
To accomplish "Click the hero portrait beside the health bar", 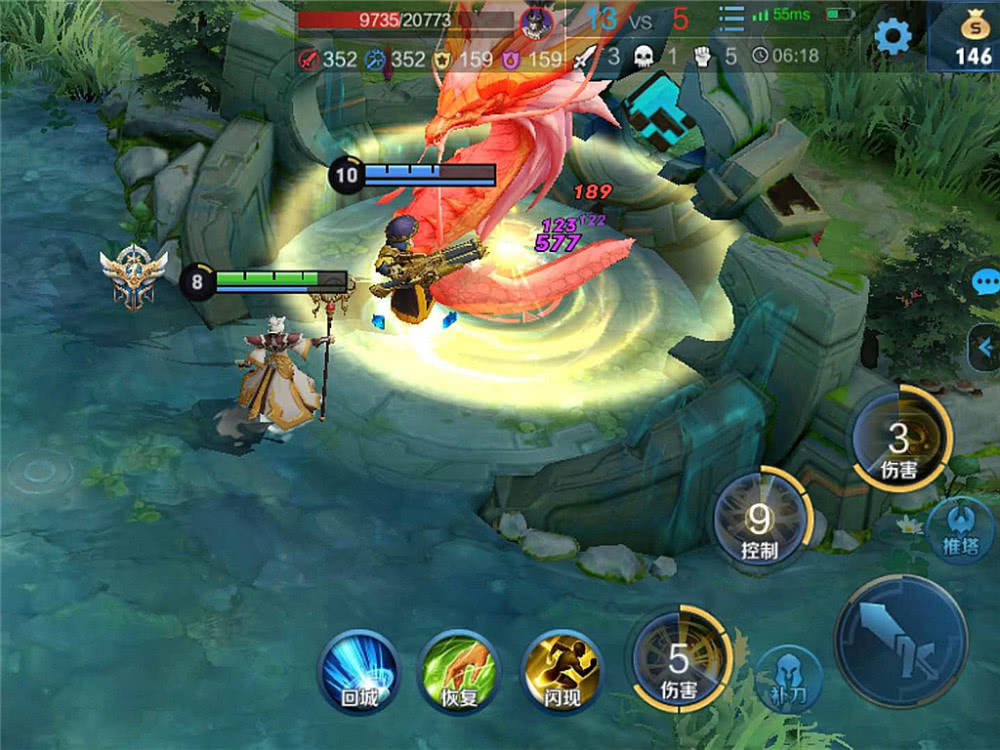I will pyautogui.click(x=537, y=20).
